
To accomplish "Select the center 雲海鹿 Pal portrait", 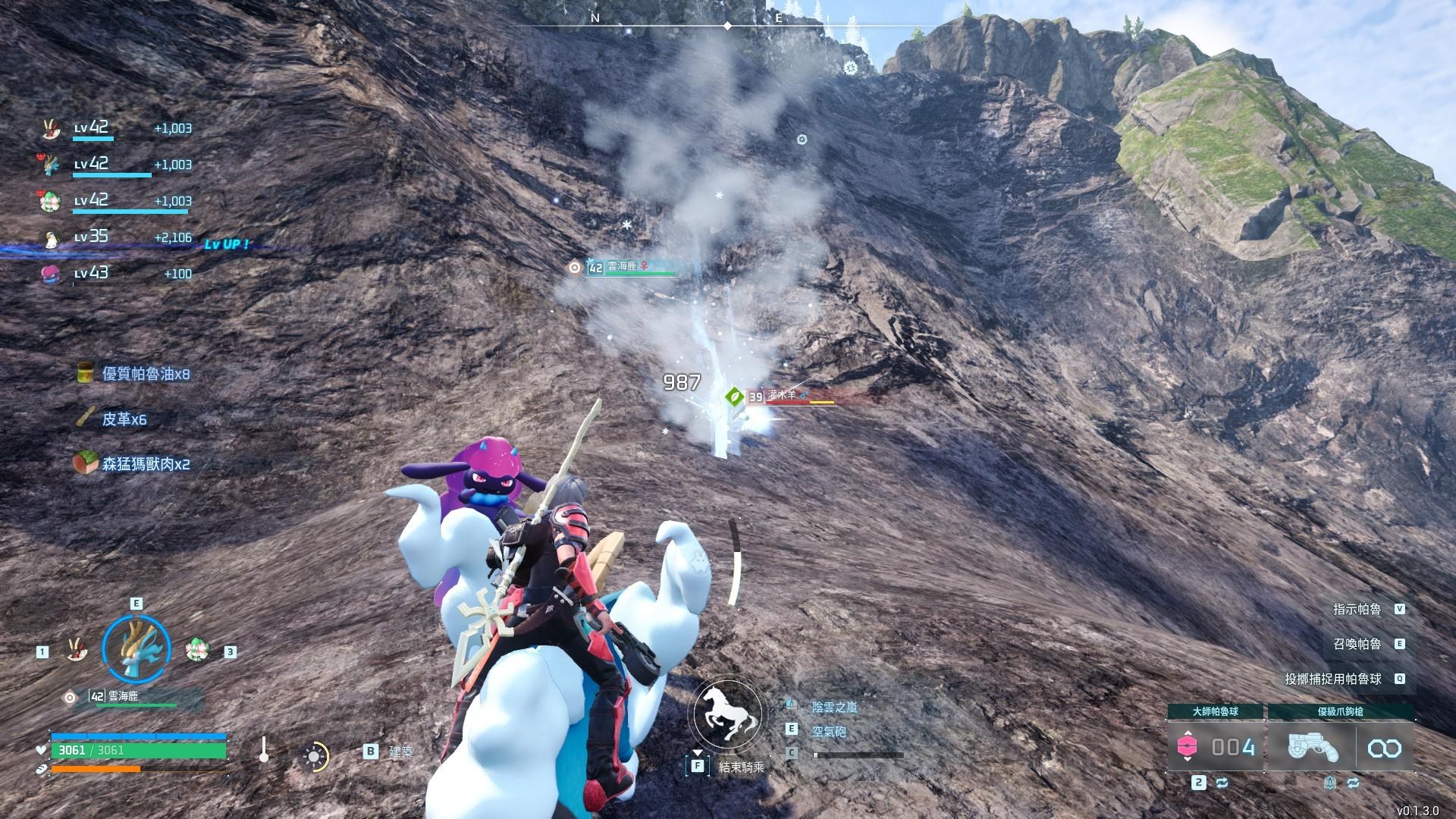I will pyautogui.click(x=136, y=648).
